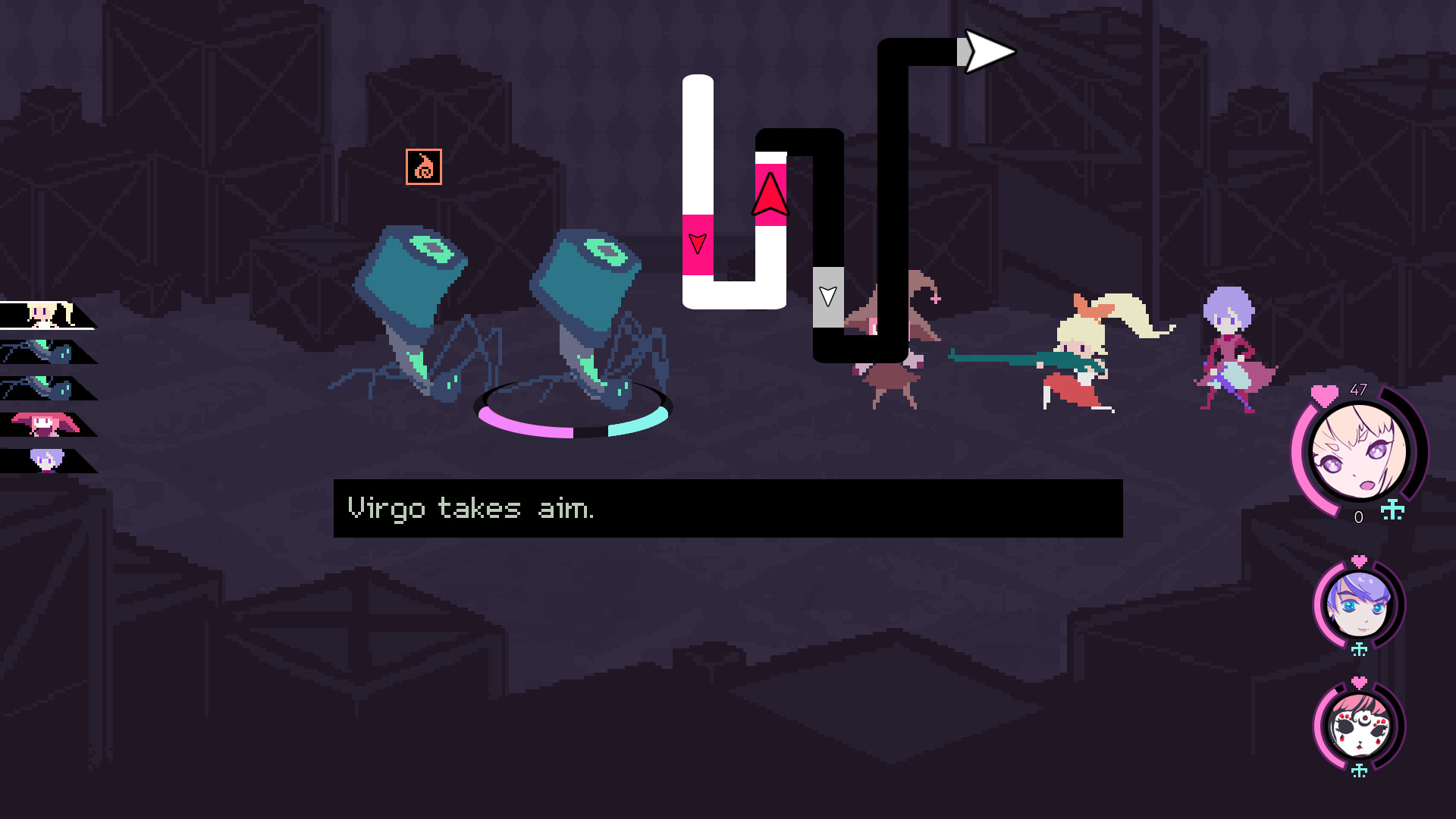Click the '47' heart counter near Virgo's portrait
The height and width of the screenshot is (819, 1456).
click(x=1359, y=389)
